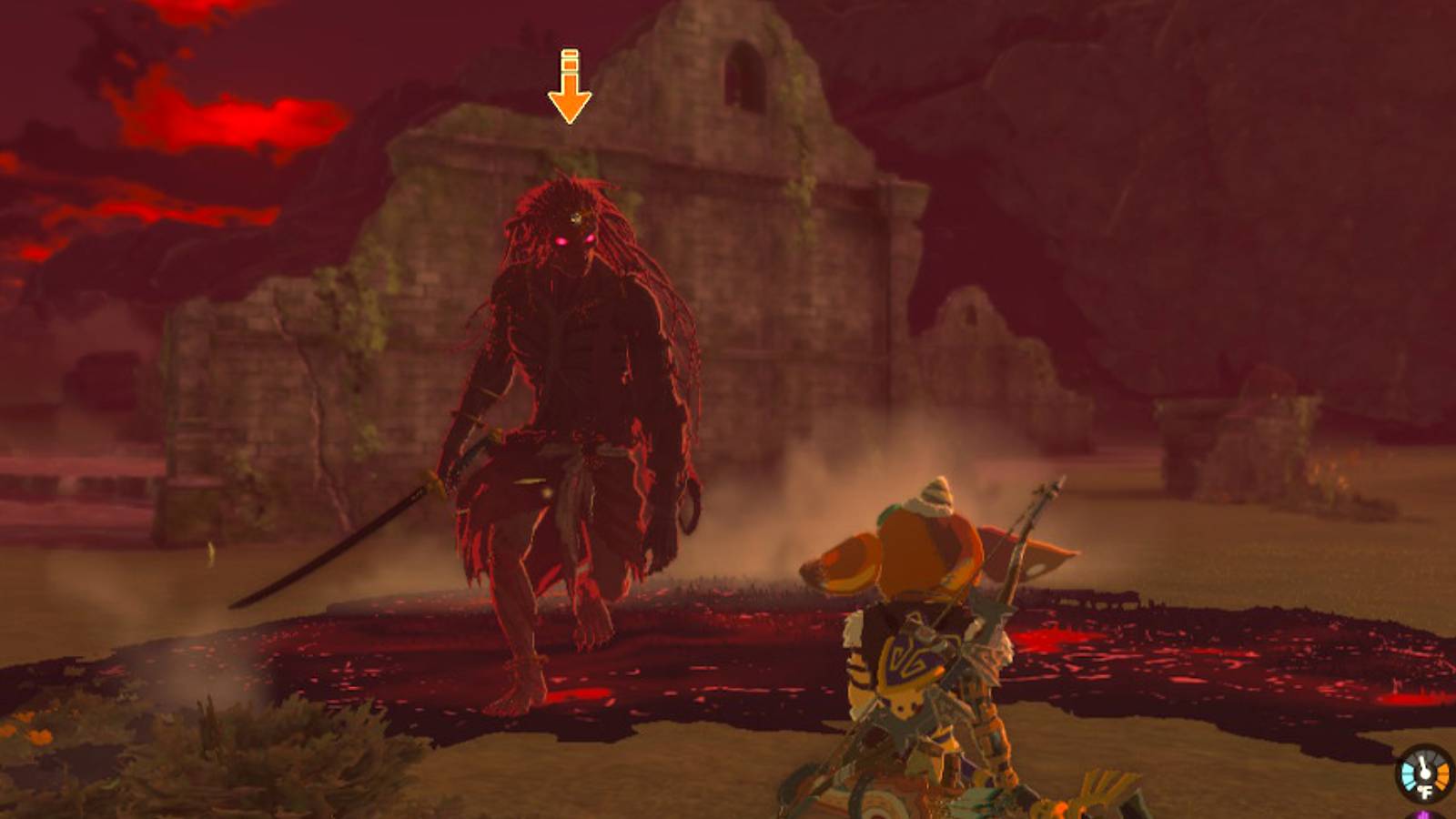
Task: Click Link's white-tipped hat
Action: click(935, 495)
